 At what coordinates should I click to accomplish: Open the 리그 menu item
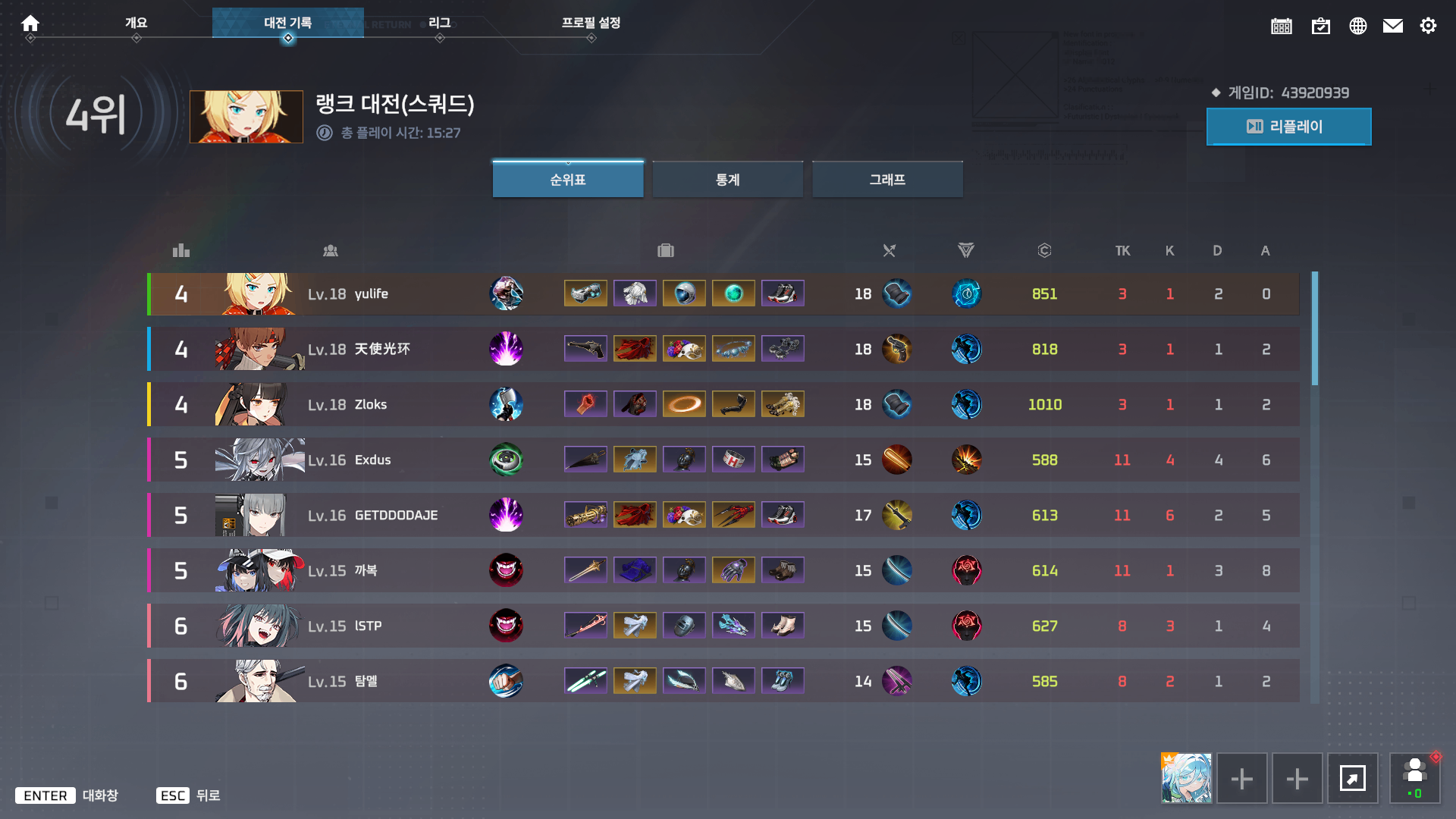click(x=440, y=23)
